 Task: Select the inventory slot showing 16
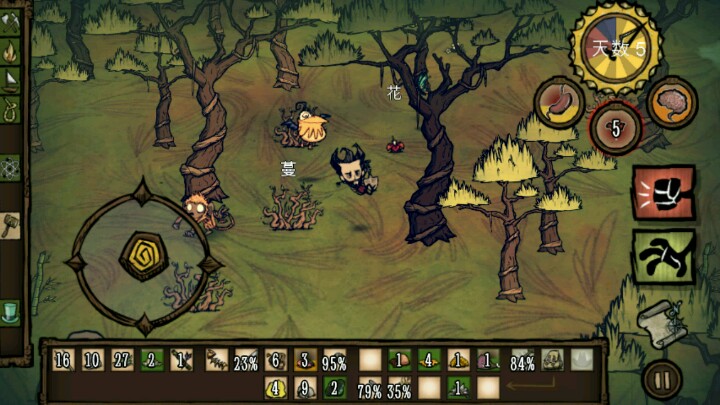(63, 361)
